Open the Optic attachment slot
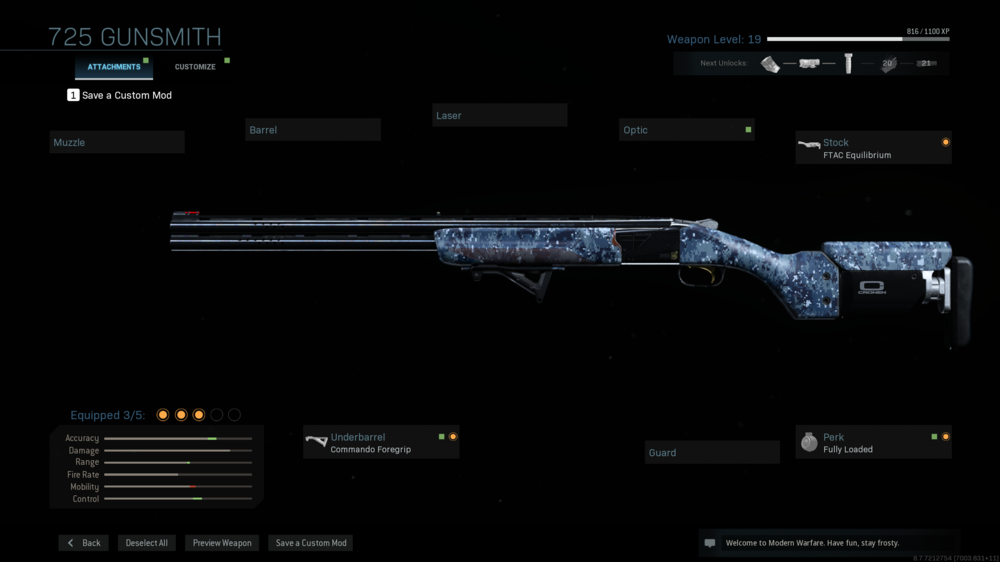Viewport: 1000px width, 562px height. coord(686,130)
